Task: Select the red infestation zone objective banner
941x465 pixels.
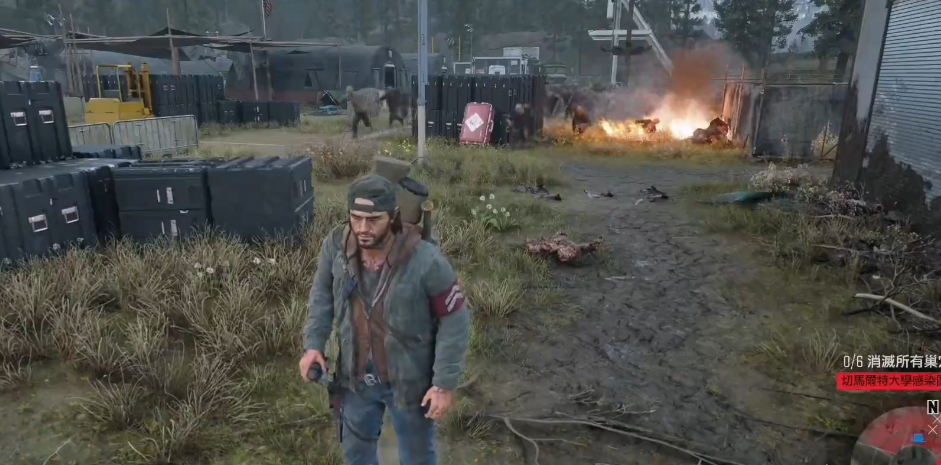Action: pyautogui.click(x=888, y=381)
